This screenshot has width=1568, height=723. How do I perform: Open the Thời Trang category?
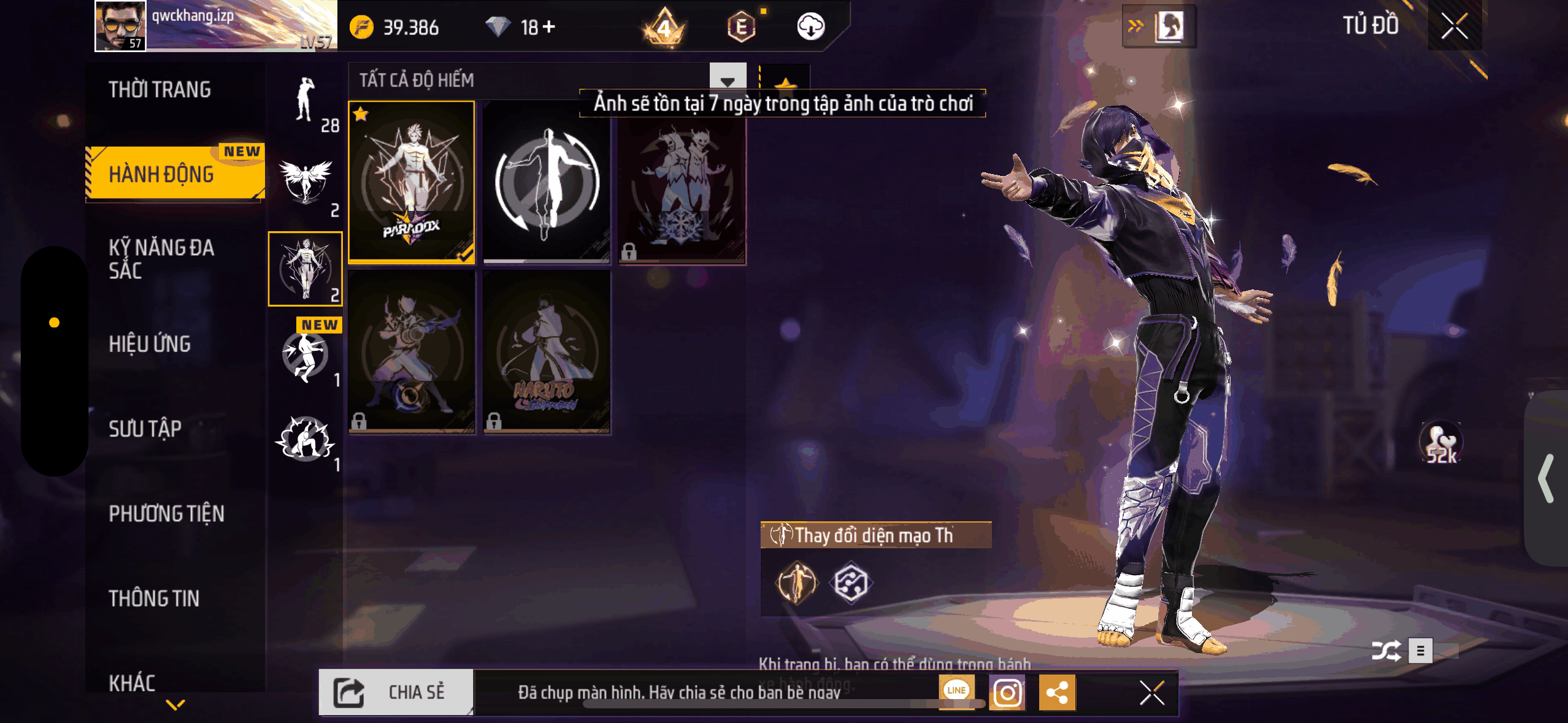pyautogui.click(x=159, y=90)
